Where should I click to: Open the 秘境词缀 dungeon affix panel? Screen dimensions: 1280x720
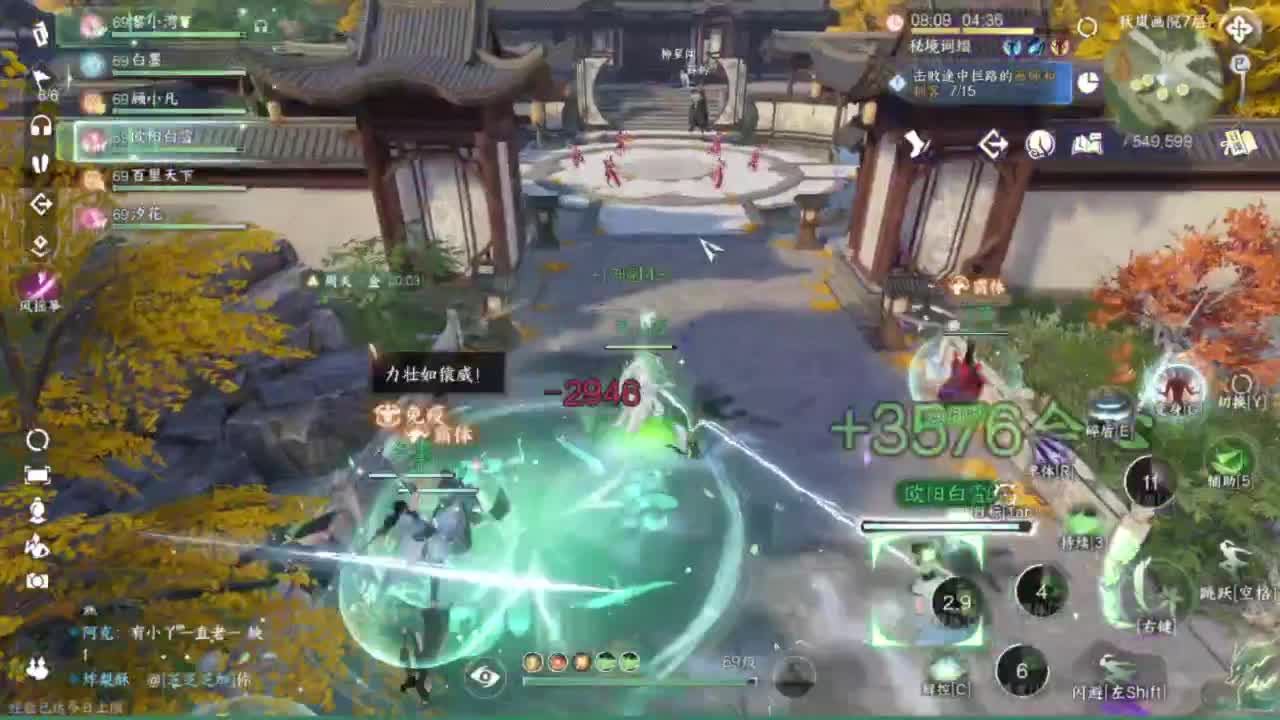[939, 45]
